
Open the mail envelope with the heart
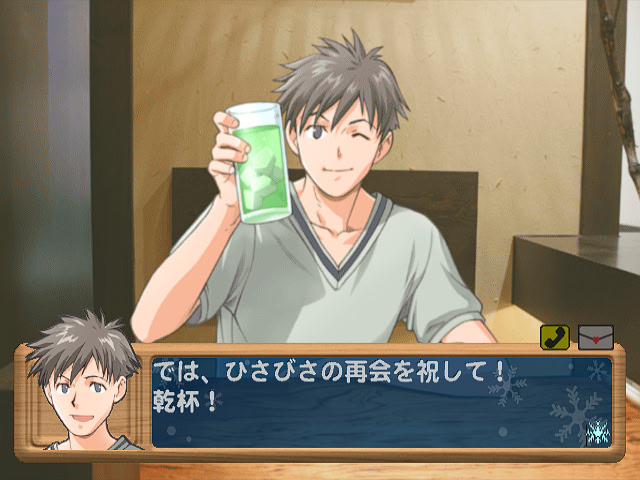click(595, 338)
